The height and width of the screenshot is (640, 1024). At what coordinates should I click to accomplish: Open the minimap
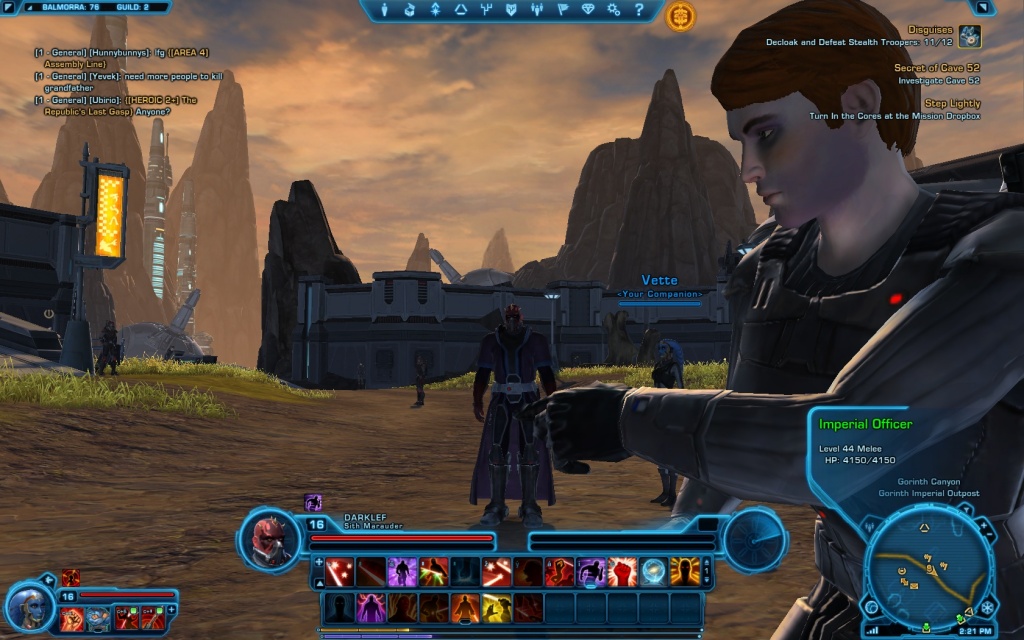click(928, 567)
